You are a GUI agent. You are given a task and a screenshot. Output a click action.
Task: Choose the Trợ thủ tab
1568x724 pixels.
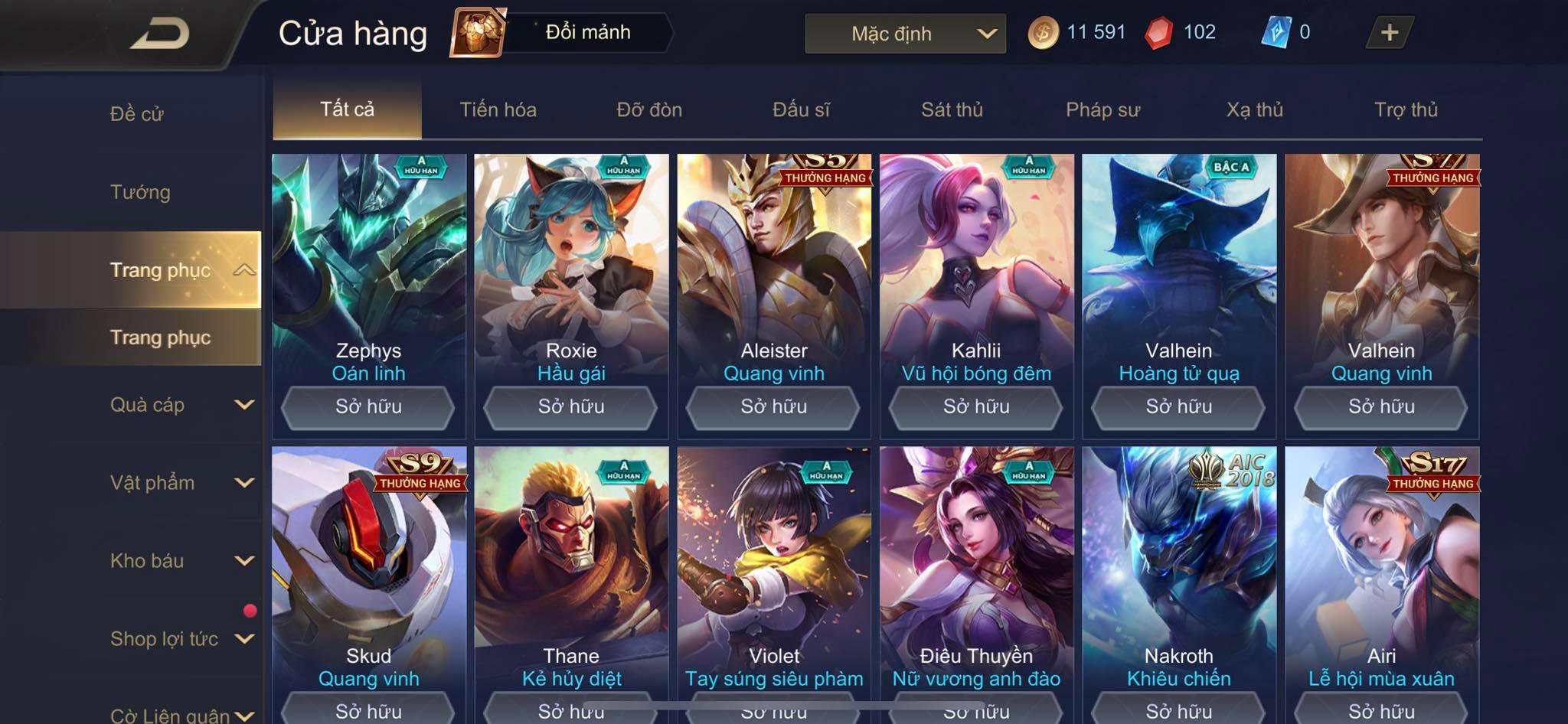tap(1406, 109)
